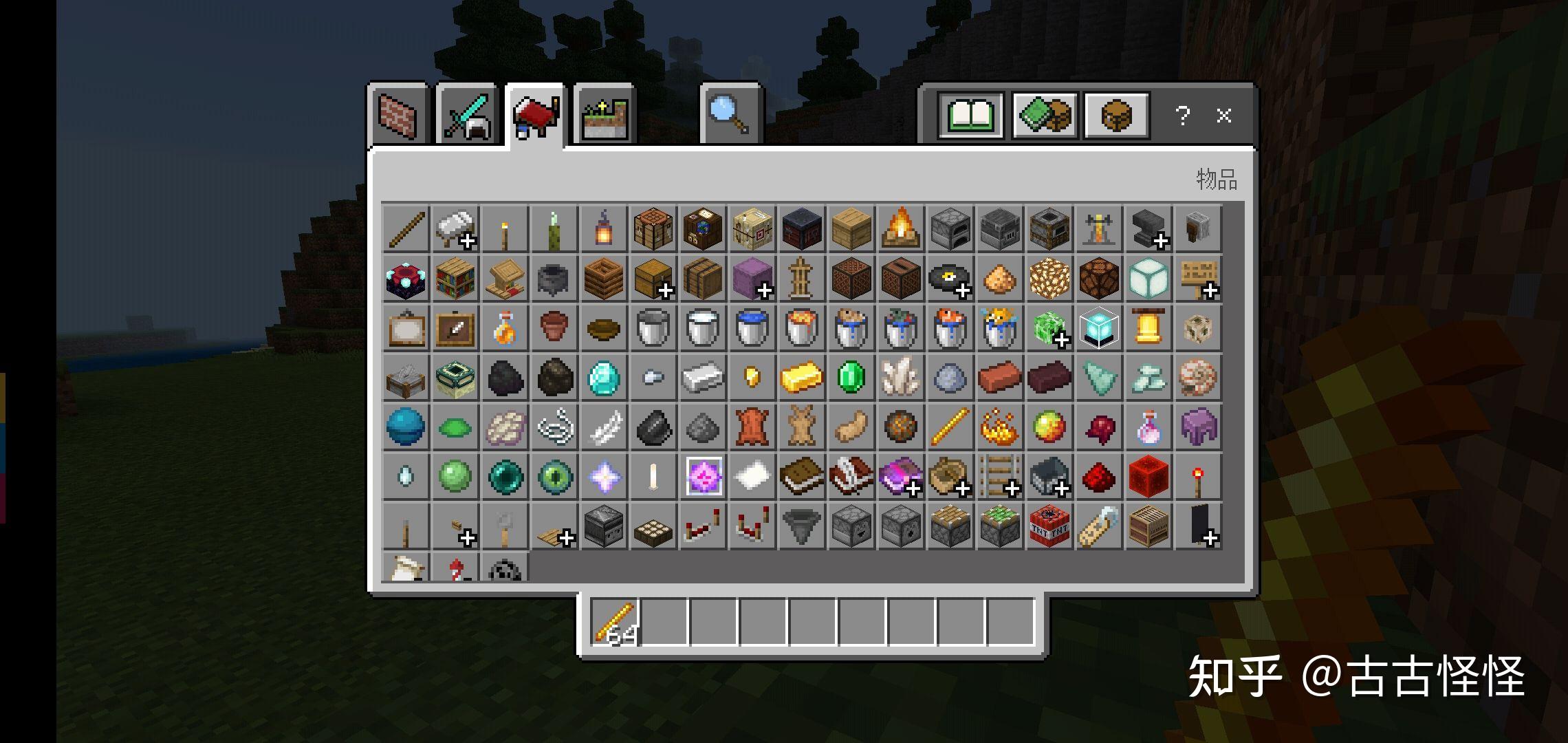Image resolution: width=1568 pixels, height=743 pixels.
Task: Select the eye of ender
Action: [554, 476]
